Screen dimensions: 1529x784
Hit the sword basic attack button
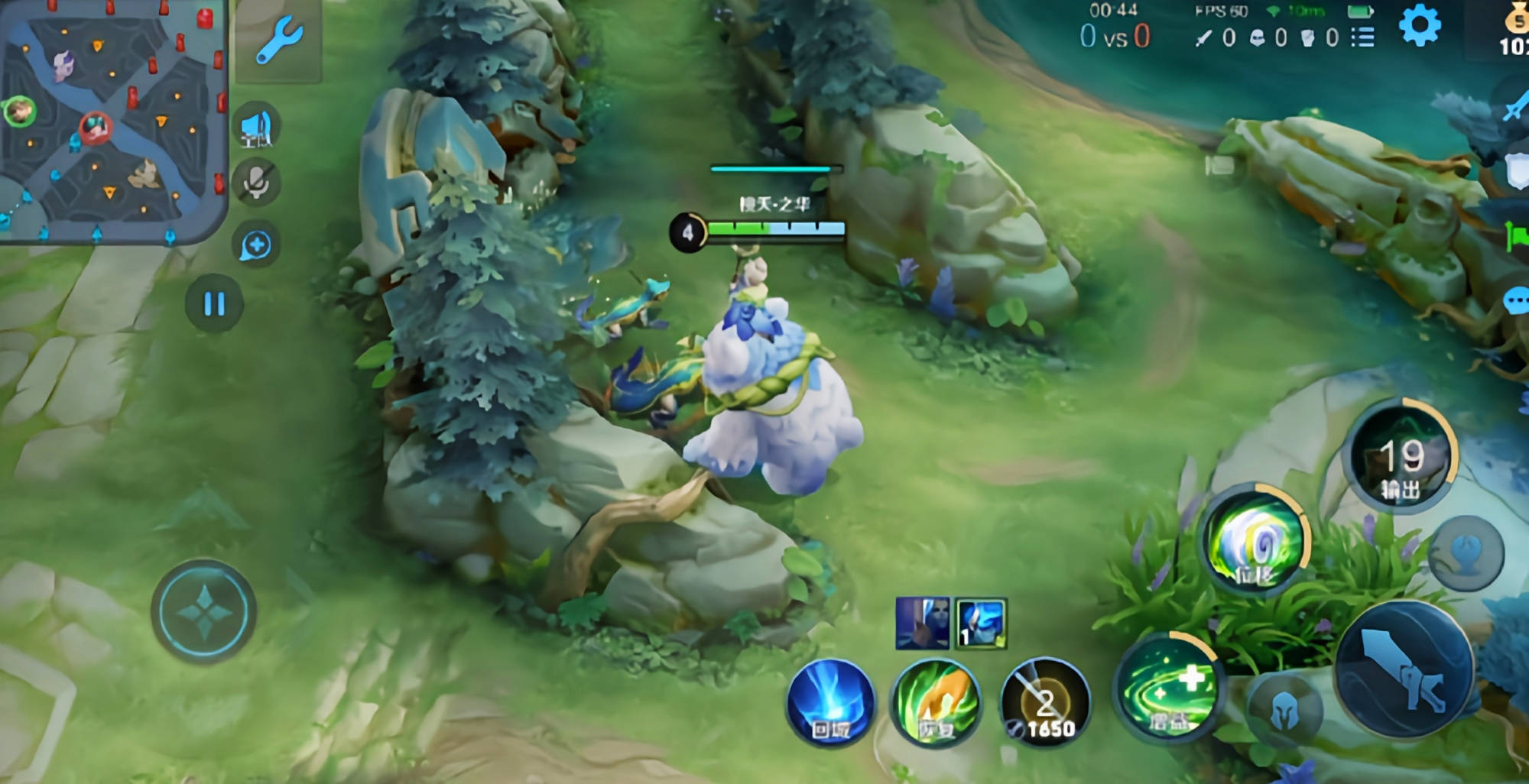point(1405,669)
